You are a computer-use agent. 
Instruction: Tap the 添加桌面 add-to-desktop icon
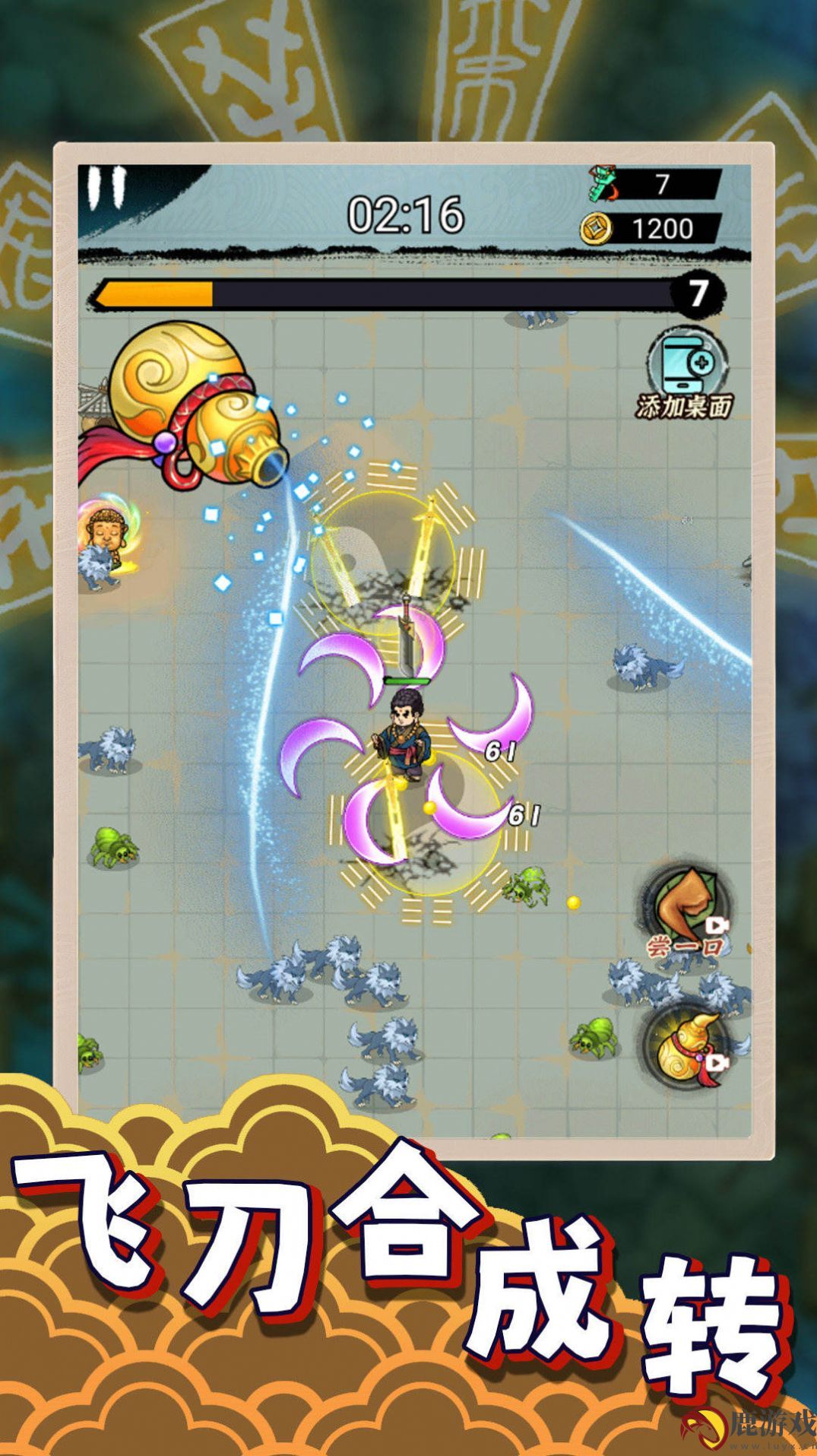pyautogui.click(x=685, y=371)
